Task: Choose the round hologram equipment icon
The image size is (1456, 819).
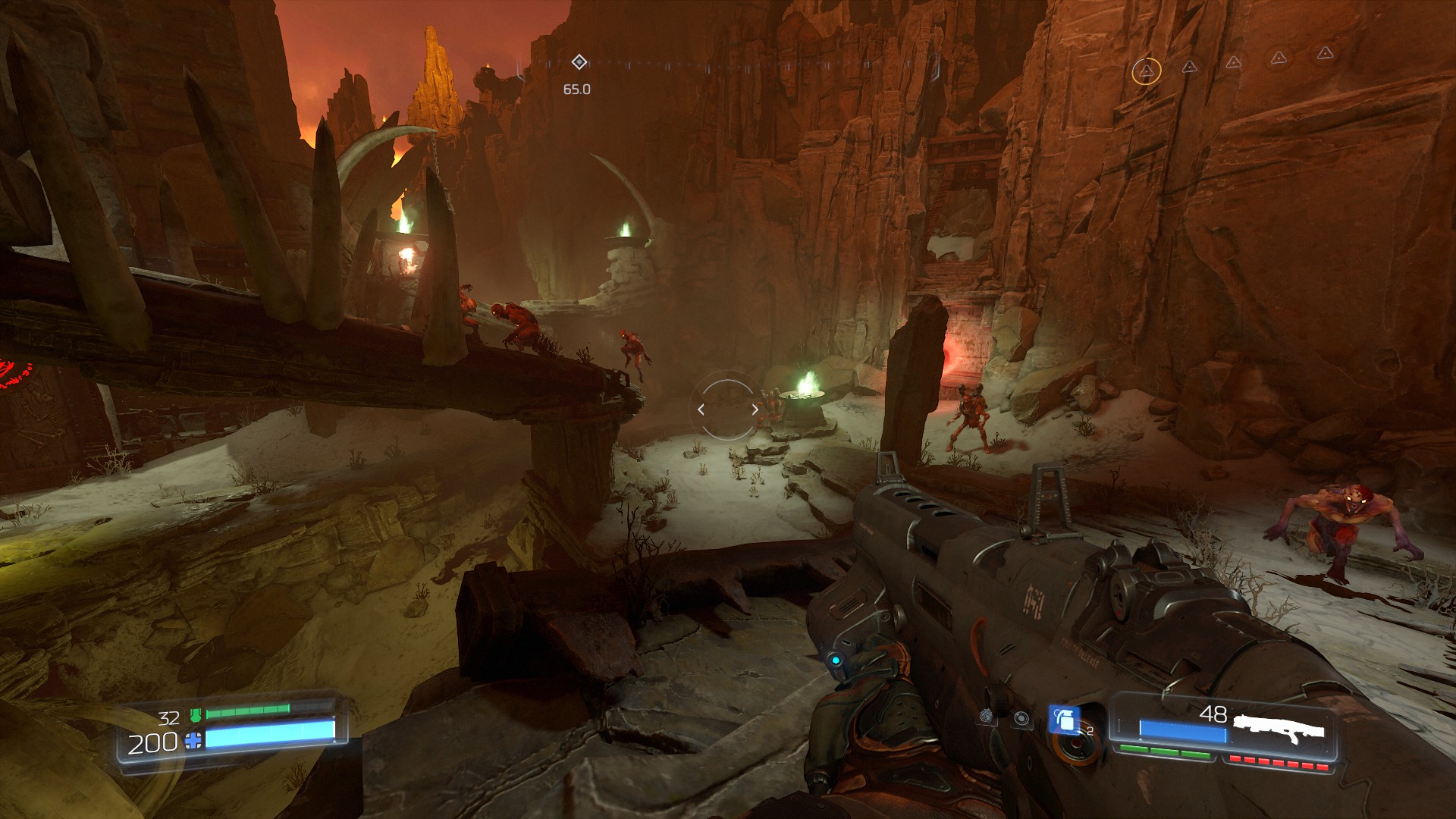Action: pos(1021,718)
